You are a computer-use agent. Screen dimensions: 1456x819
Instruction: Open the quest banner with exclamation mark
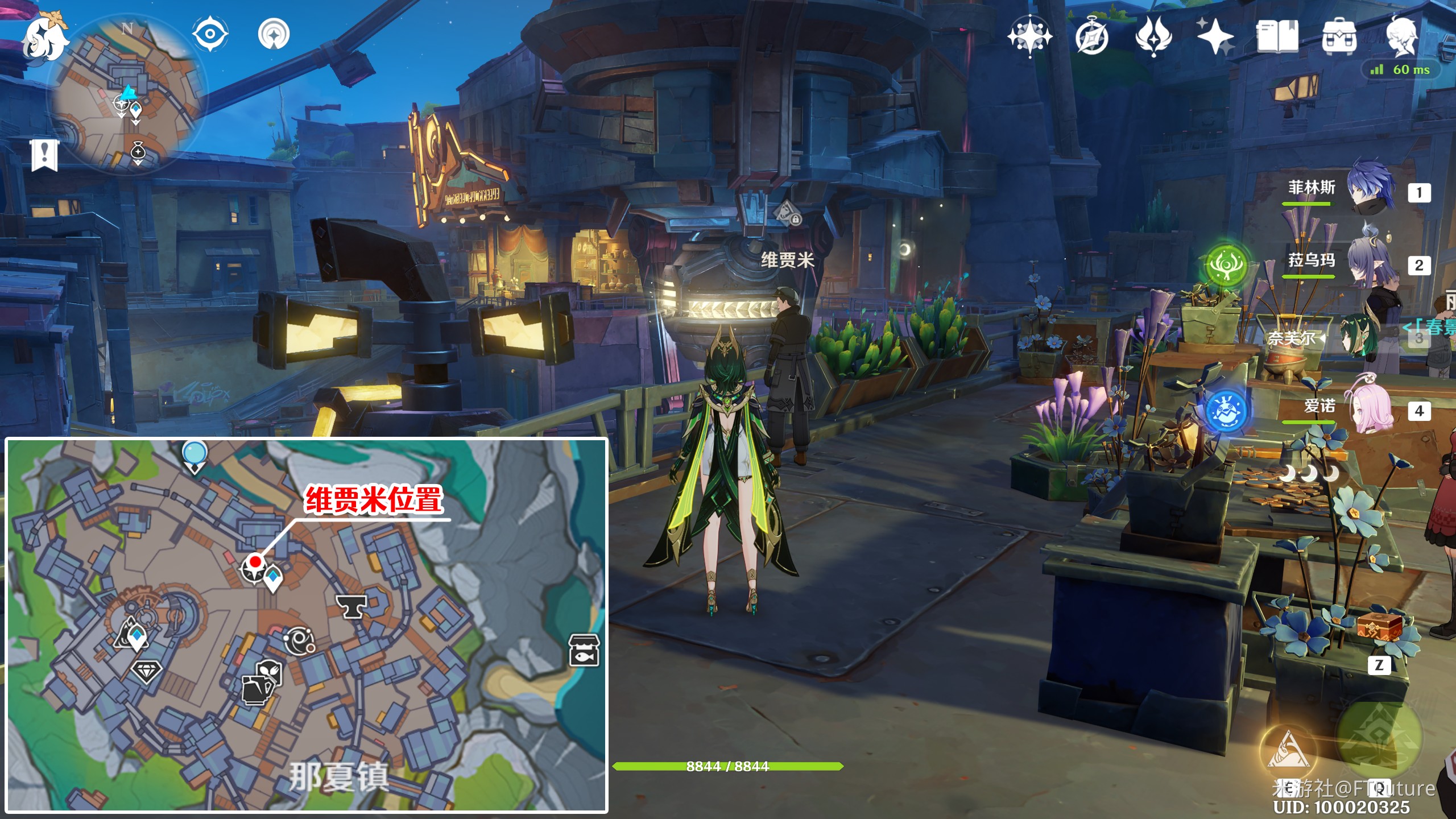tap(44, 154)
